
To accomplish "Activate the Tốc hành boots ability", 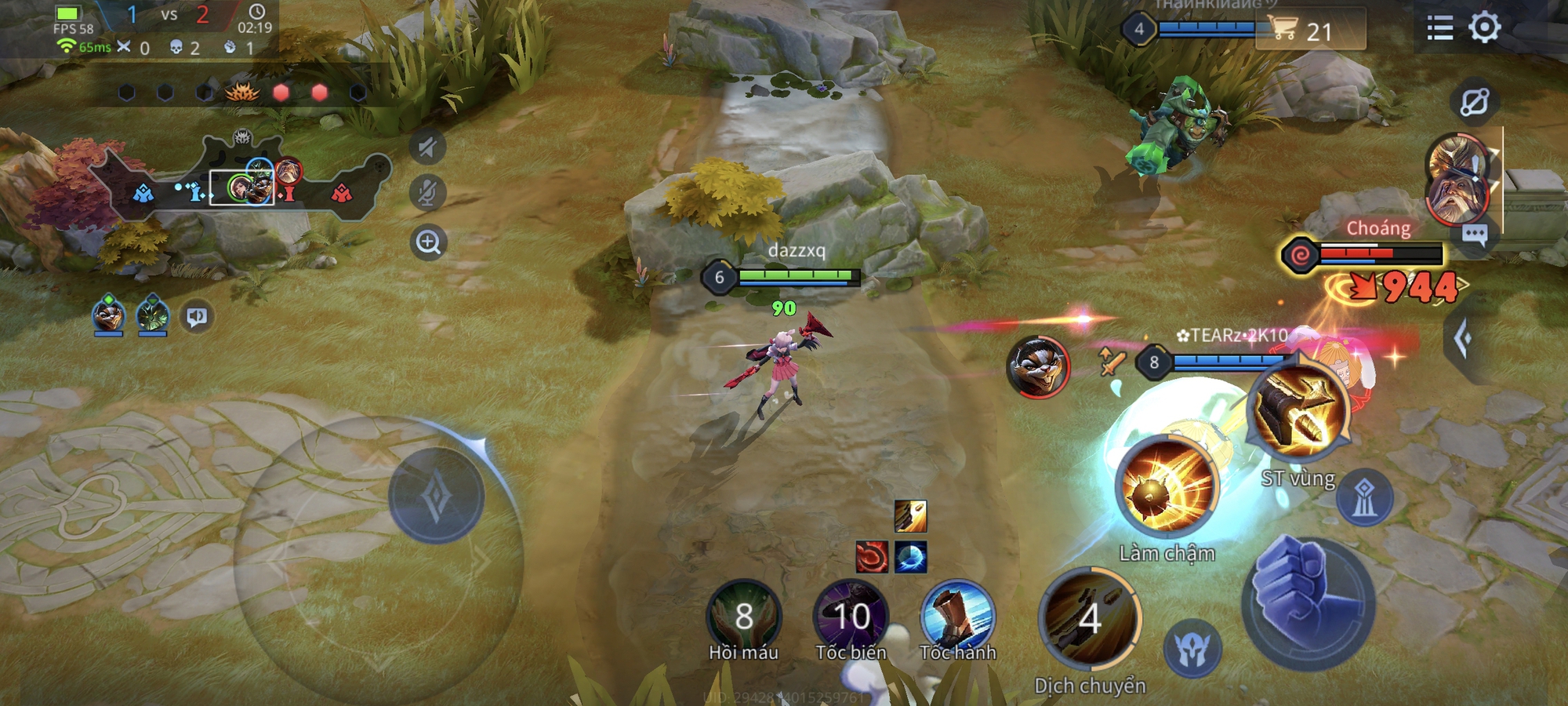I will pos(957,617).
